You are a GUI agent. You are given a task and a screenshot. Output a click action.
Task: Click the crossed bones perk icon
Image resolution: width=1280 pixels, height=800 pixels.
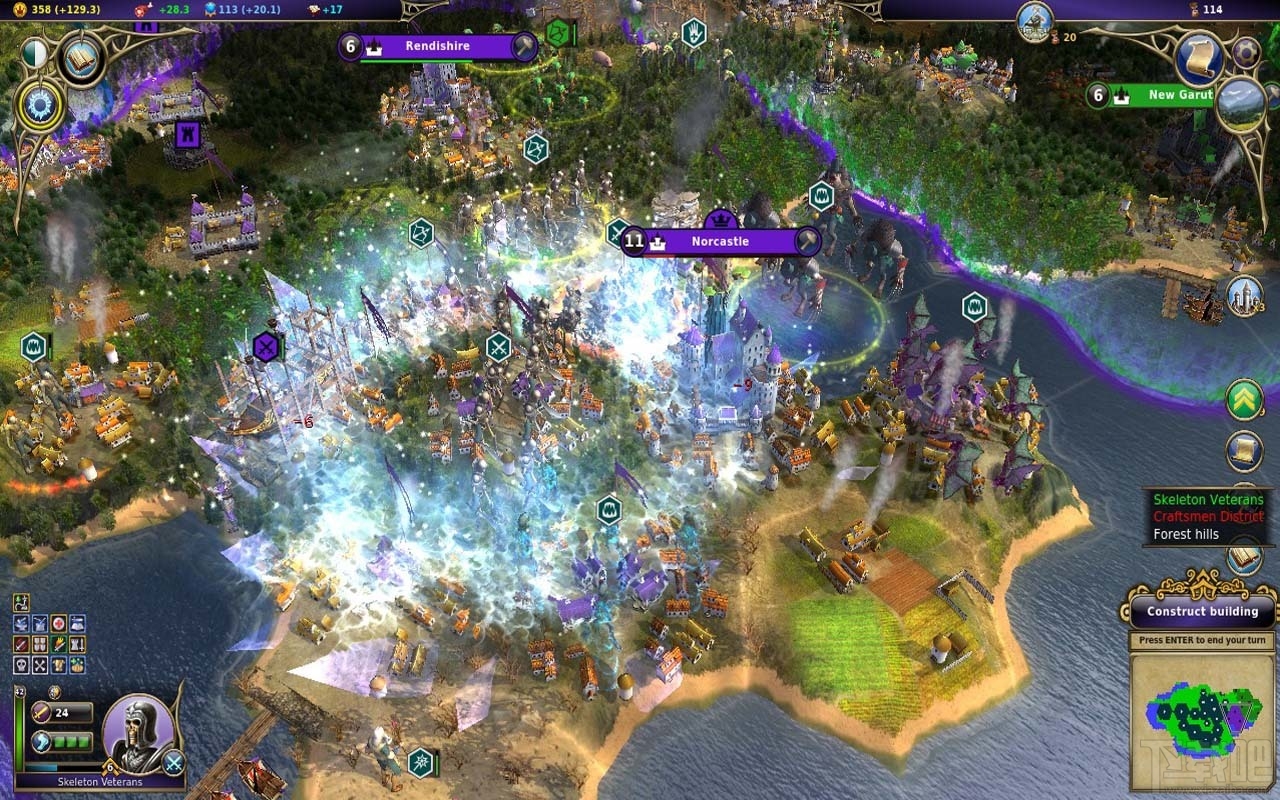[x=40, y=665]
